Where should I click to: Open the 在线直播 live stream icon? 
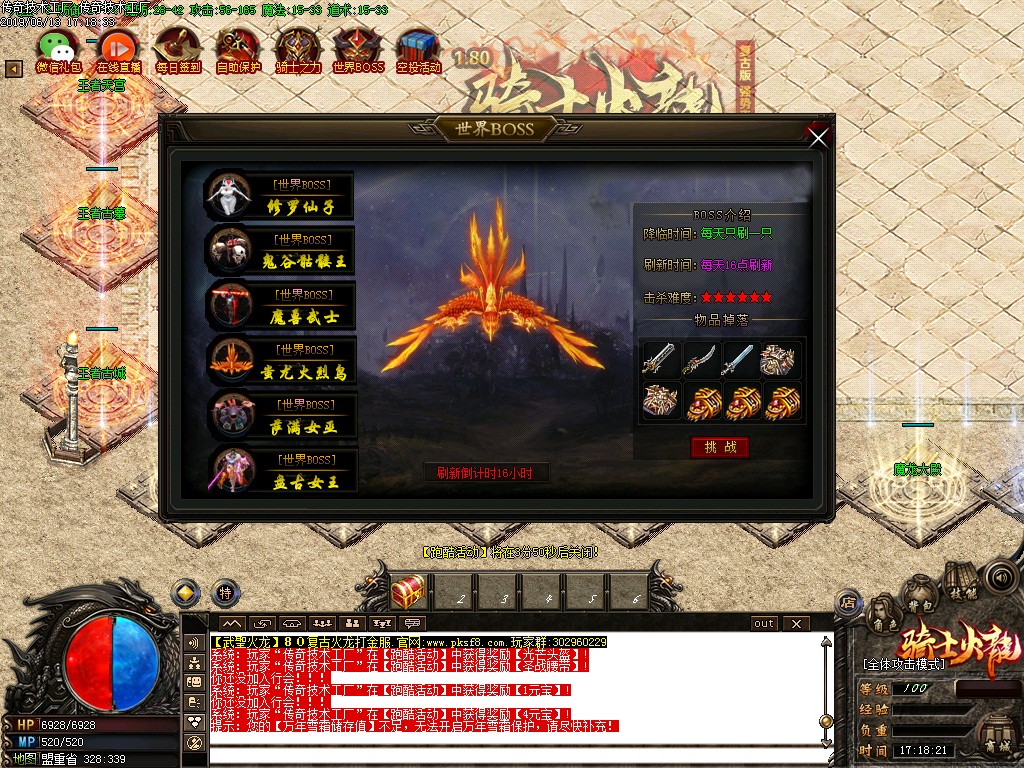pos(118,50)
